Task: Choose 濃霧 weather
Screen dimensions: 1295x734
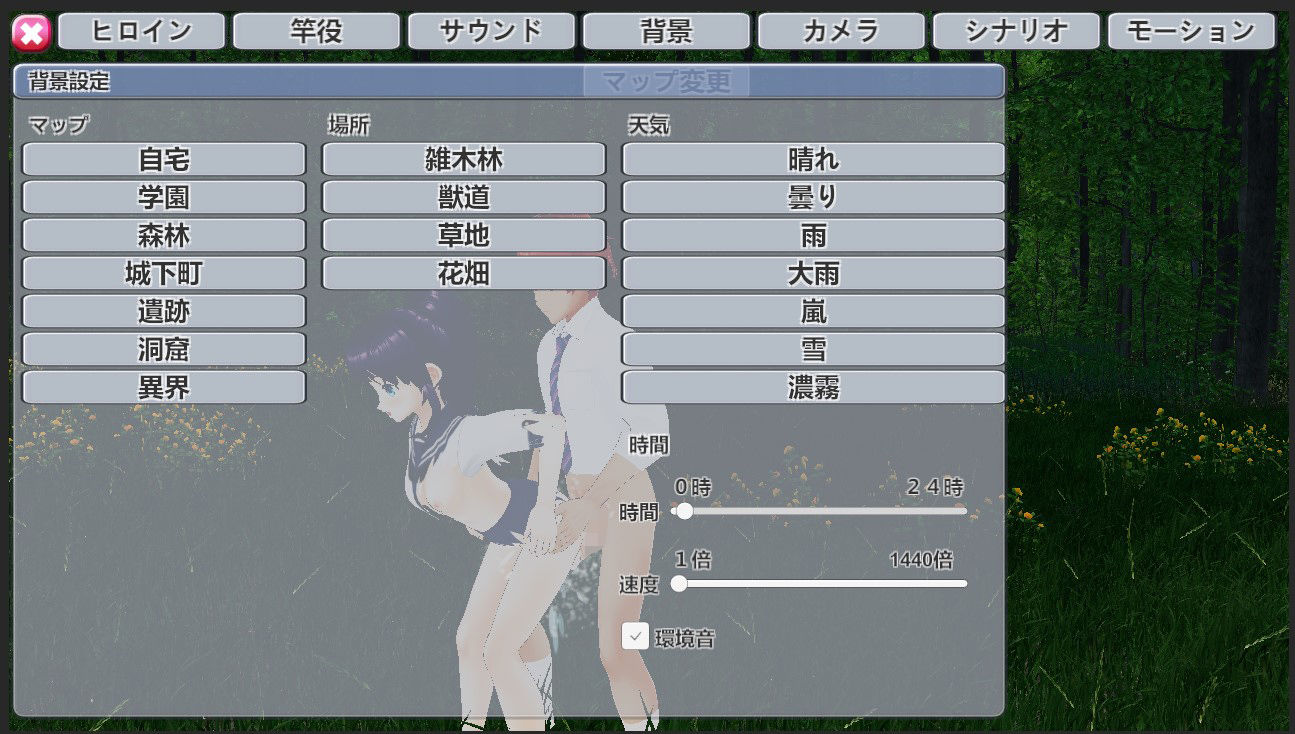Action: (x=812, y=386)
